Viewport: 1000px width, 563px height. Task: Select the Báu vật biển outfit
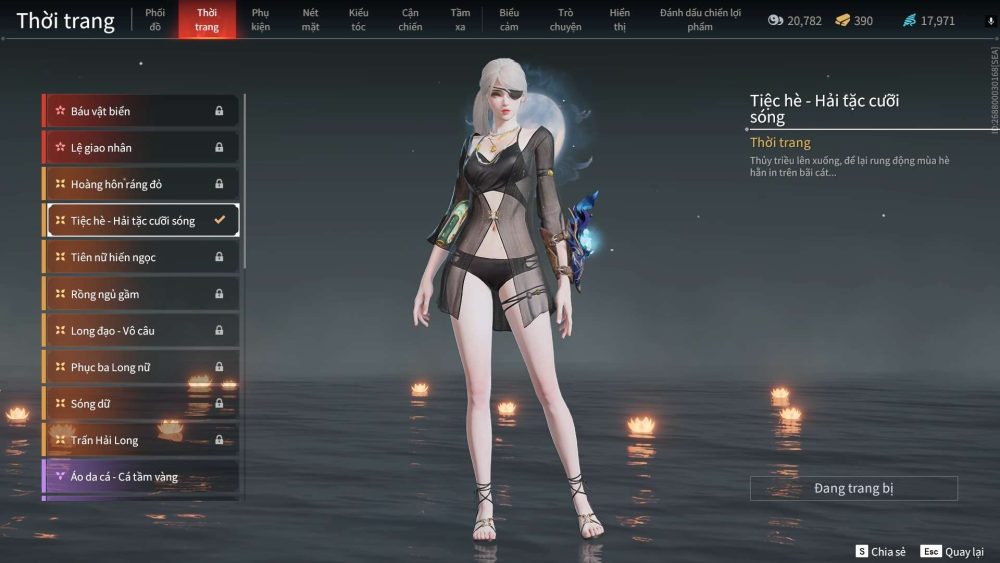(x=141, y=111)
